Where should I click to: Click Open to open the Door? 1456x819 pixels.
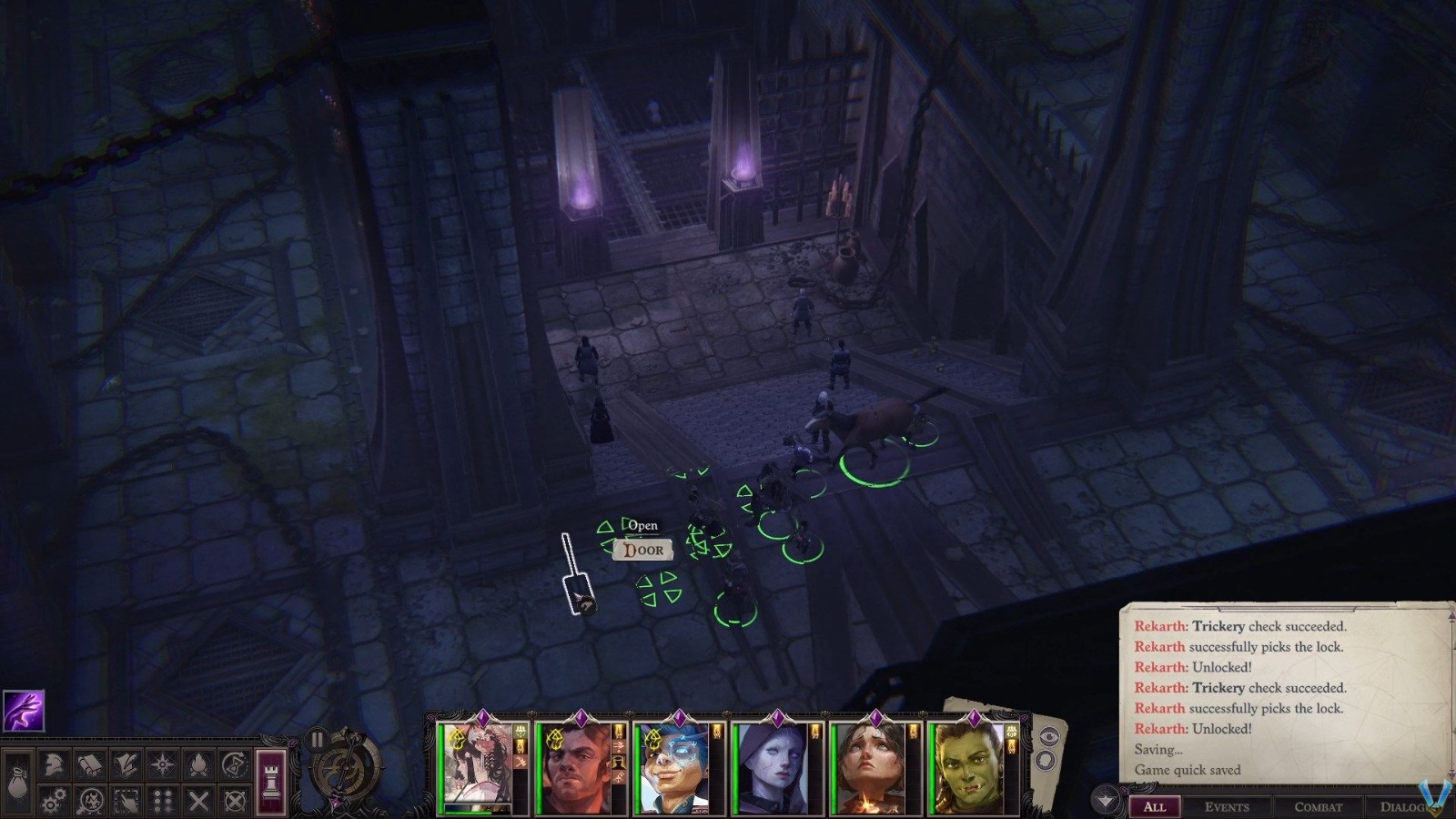[644, 525]
